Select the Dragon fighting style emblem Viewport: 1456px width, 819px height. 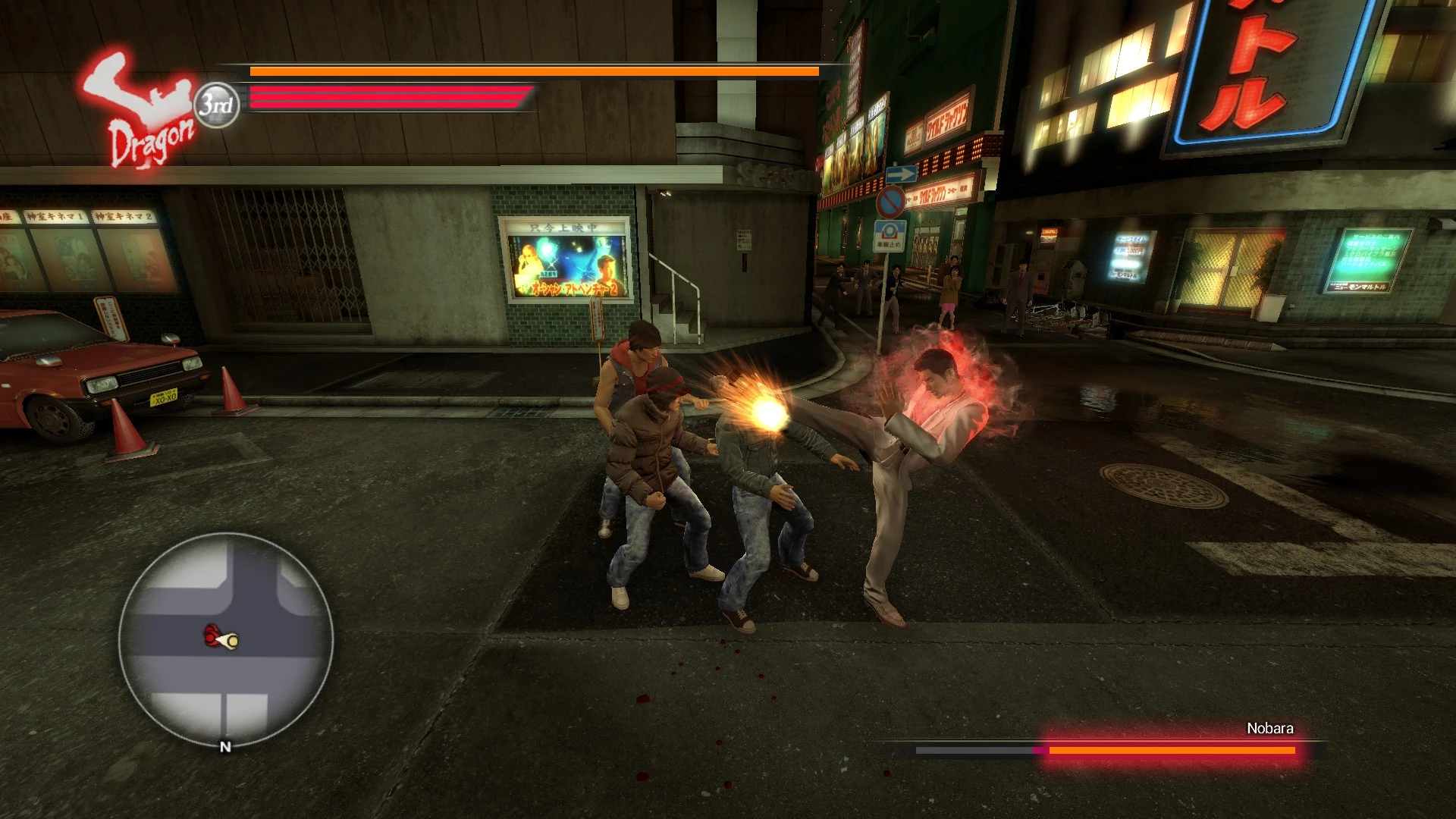143,110
